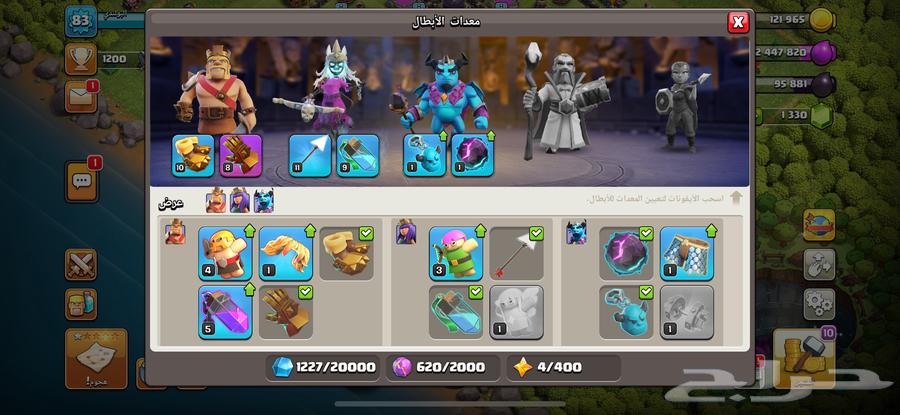Screen dimensions: 900x415
Task: Select the equipped level 8 Giant Gauntlet slot
Action: (x=238, y=155)
